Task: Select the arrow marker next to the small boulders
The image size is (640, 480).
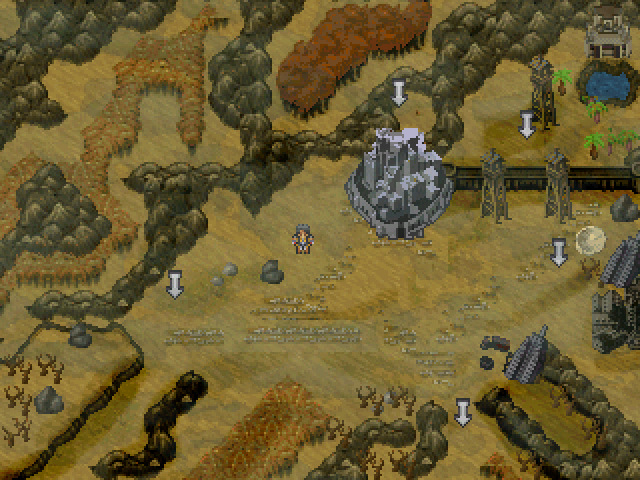Action: [175, 284]
